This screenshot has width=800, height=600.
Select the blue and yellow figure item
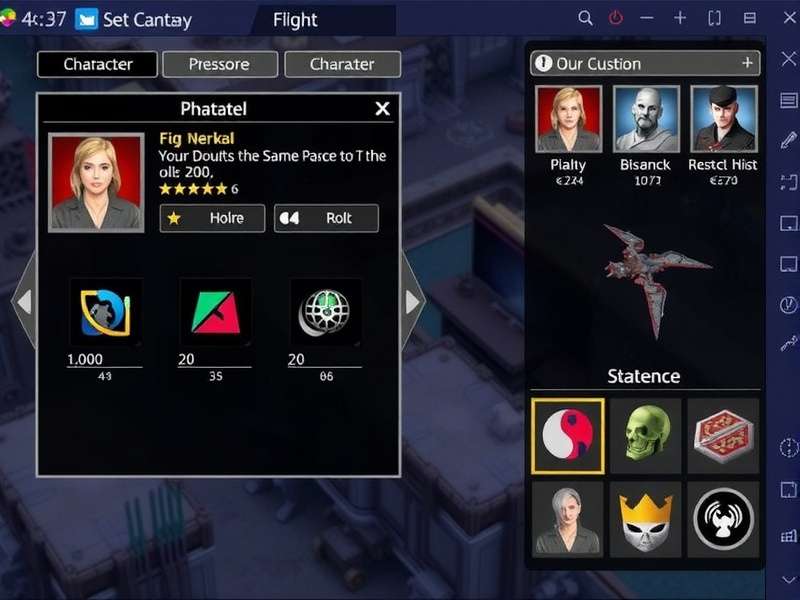pyautogui.click(x=105, y=312)
